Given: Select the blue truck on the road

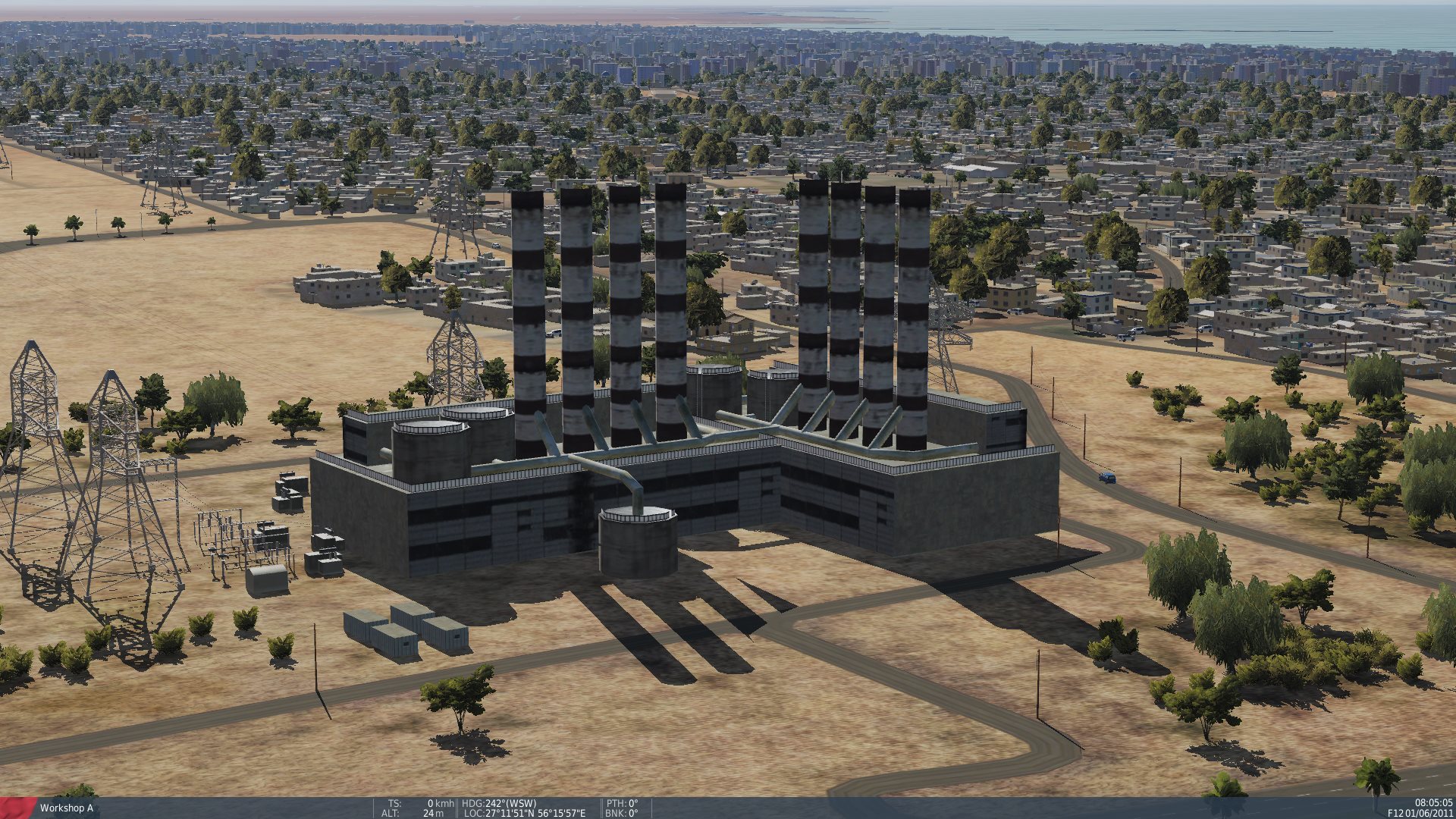Looking at the screenshot, I should 1108,477.
